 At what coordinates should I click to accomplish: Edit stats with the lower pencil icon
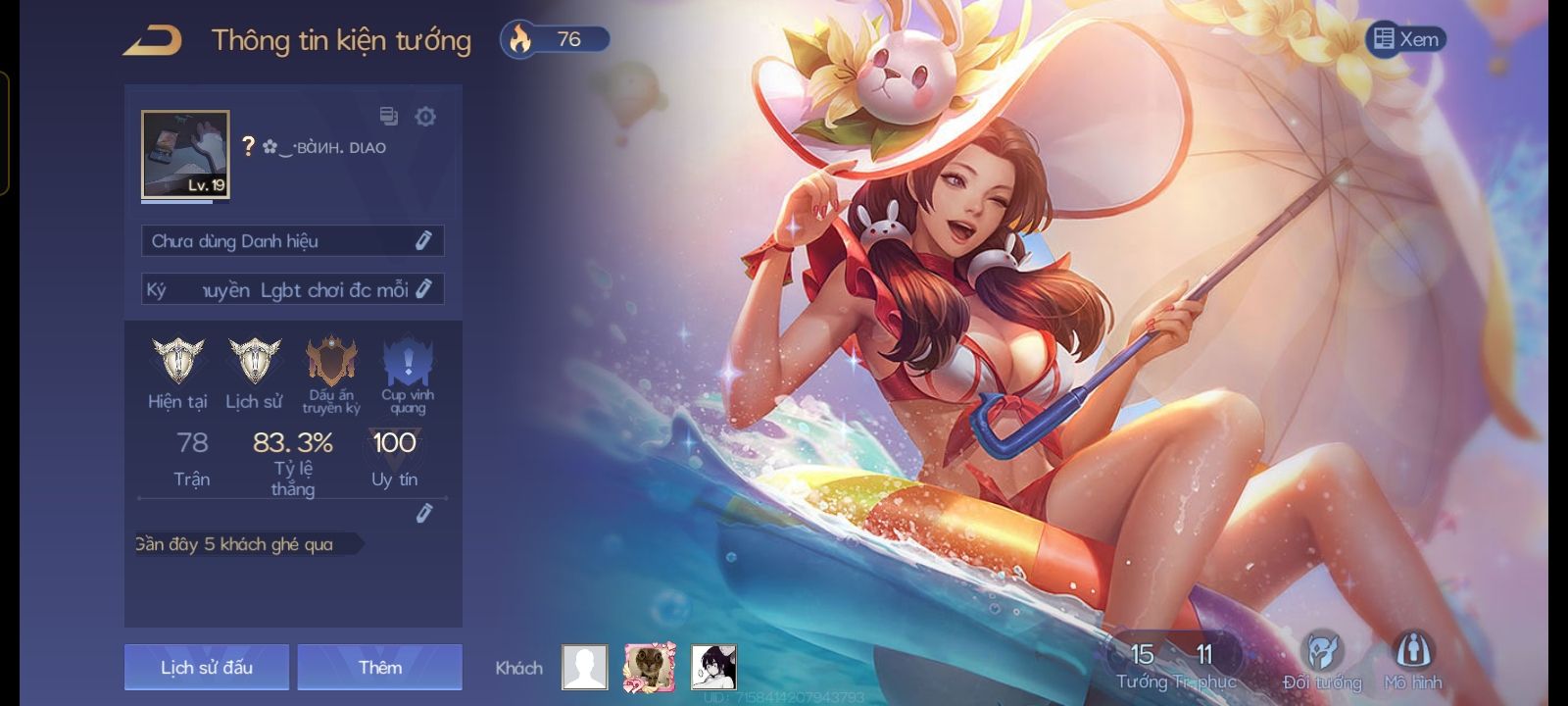tap(423, 513)
